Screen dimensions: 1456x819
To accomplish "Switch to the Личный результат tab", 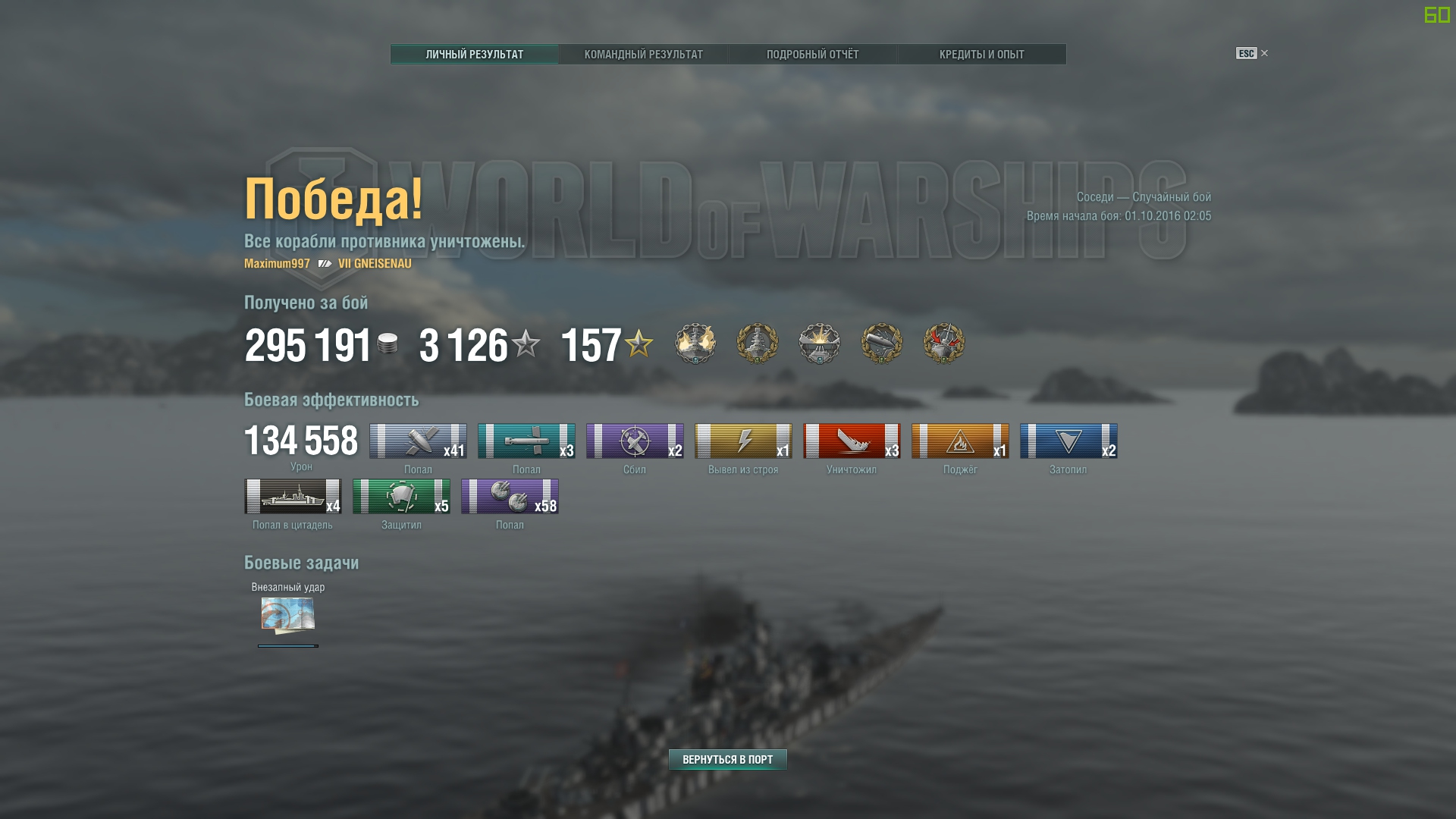I will [x=474, y=54].
